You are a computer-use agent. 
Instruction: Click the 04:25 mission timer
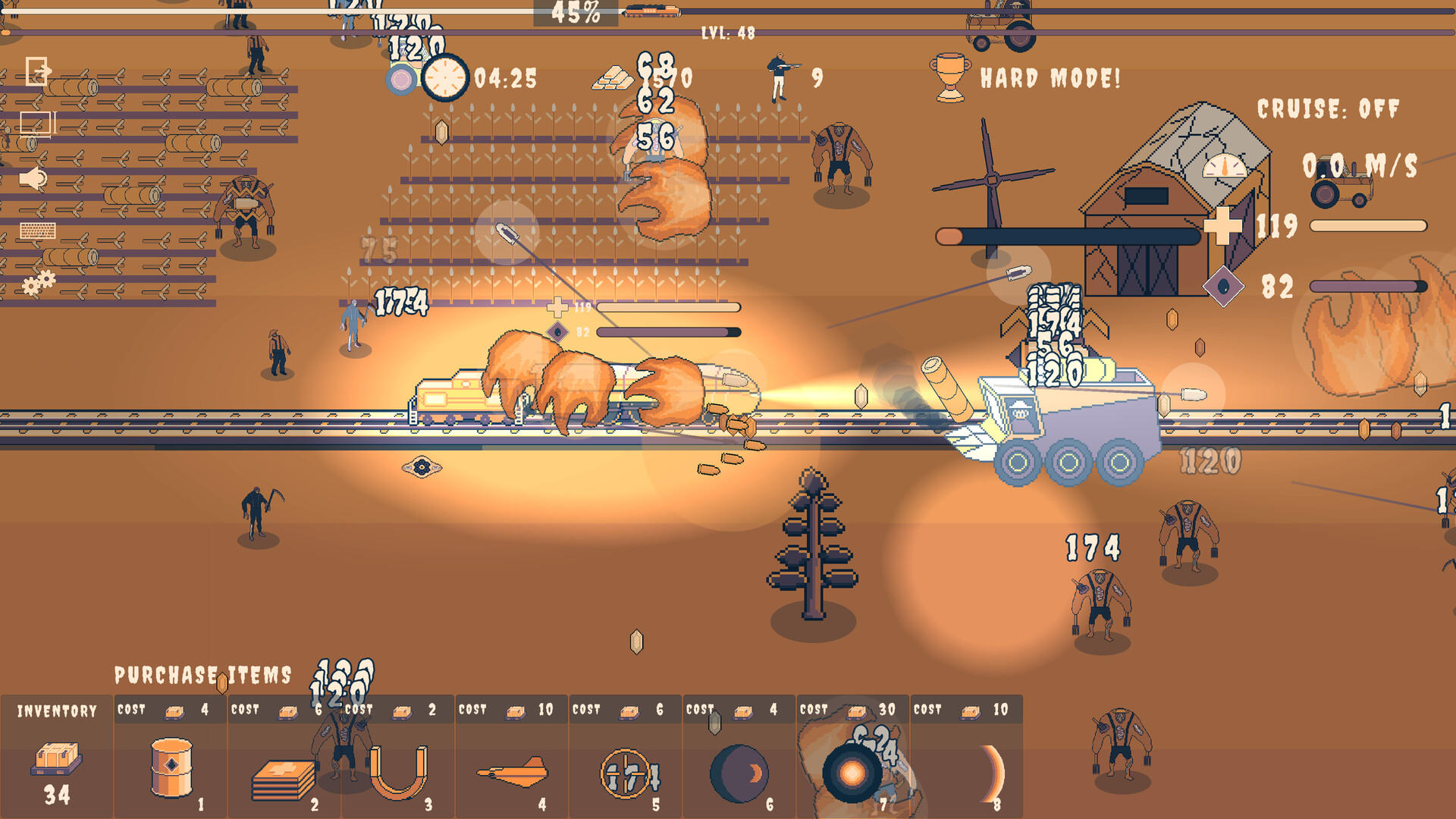click(505, 77)
